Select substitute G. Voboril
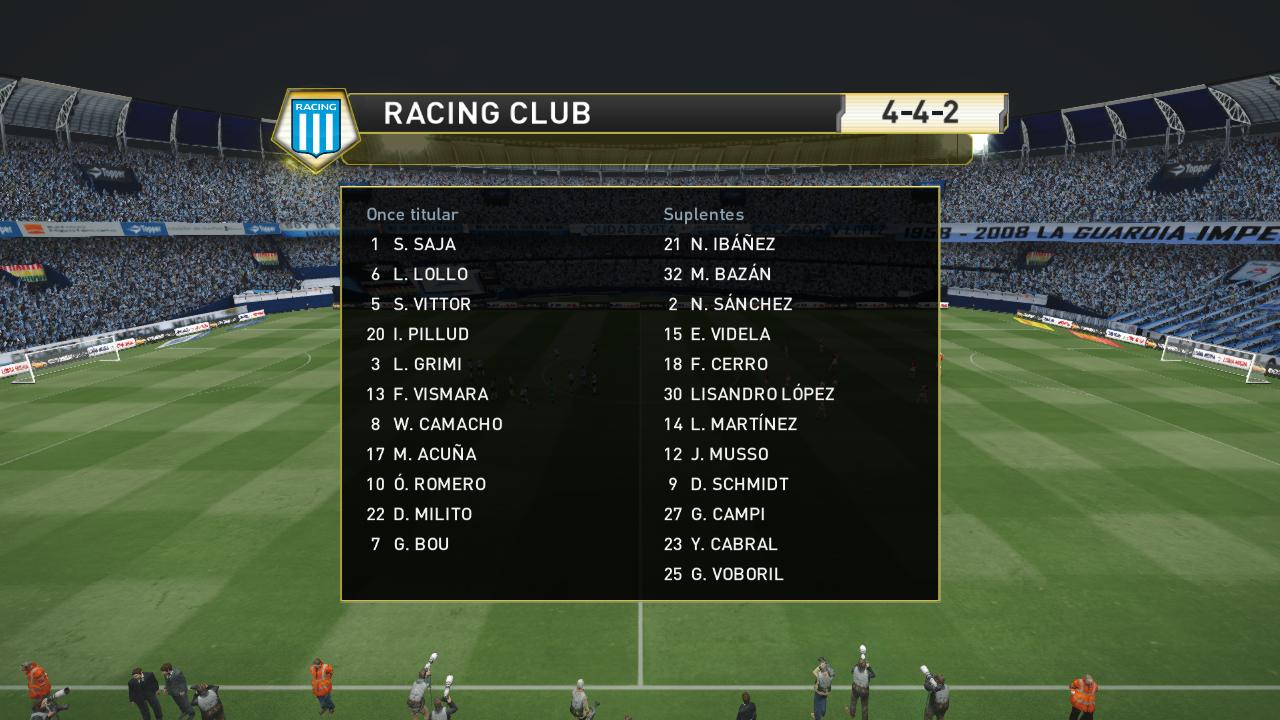 tap(737, 574)
